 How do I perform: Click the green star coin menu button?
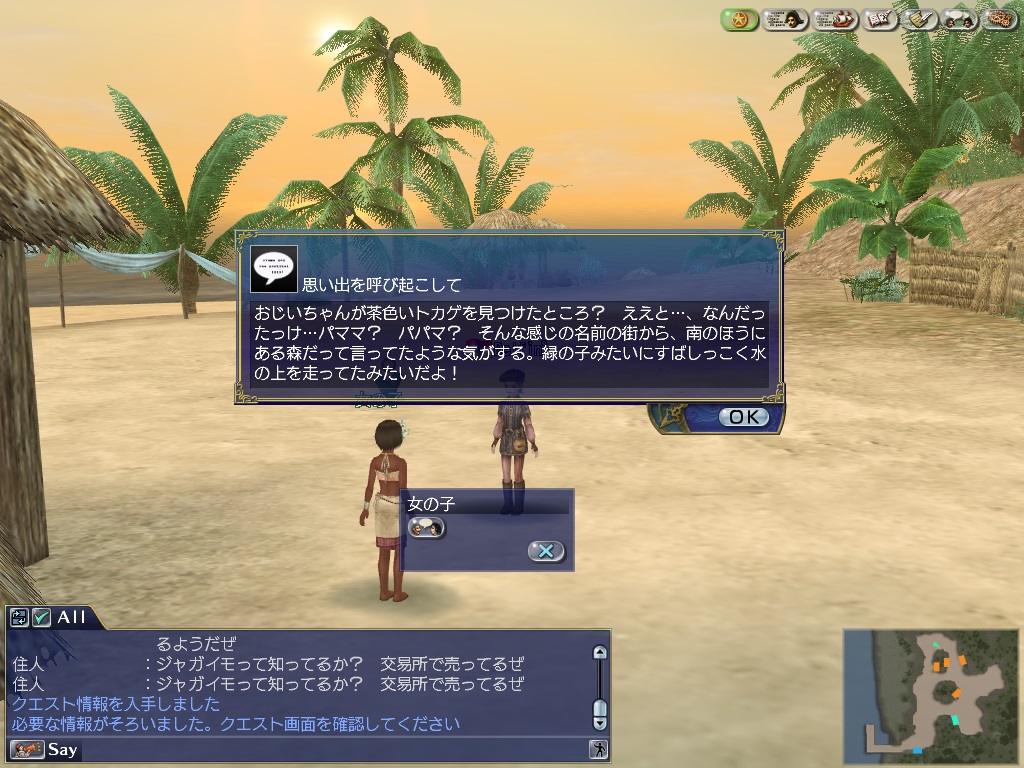pyautogui.click(x=739, y=19)
